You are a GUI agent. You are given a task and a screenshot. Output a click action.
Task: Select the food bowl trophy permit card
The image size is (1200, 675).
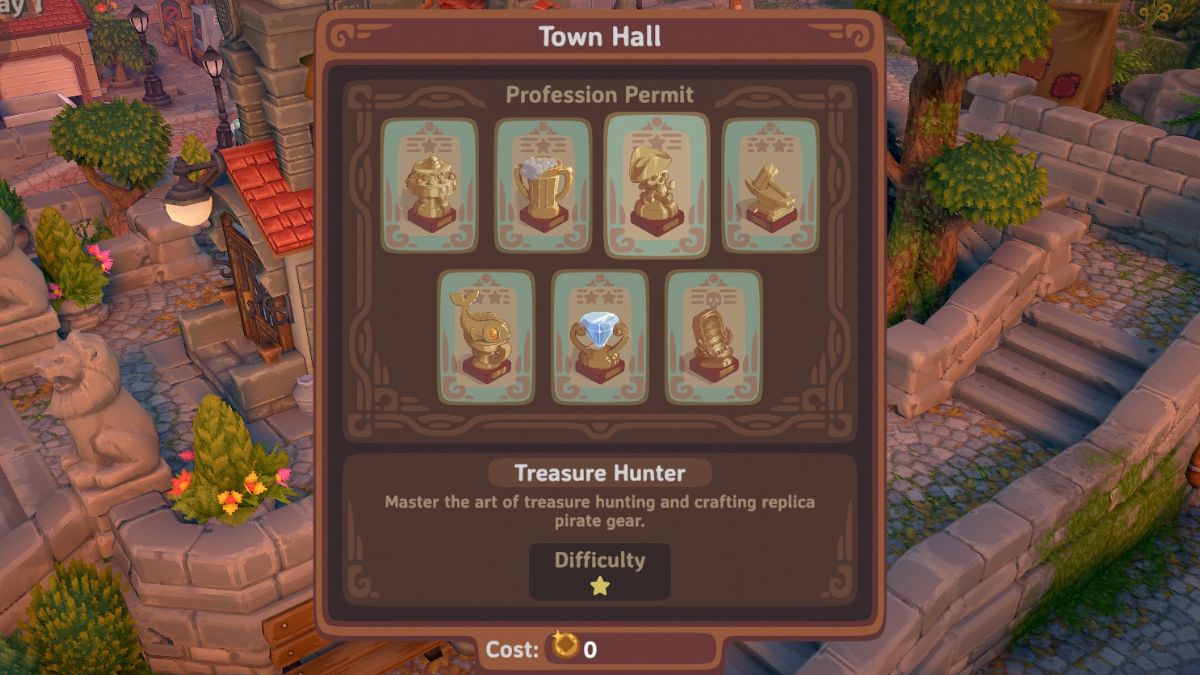coord(430,185)
